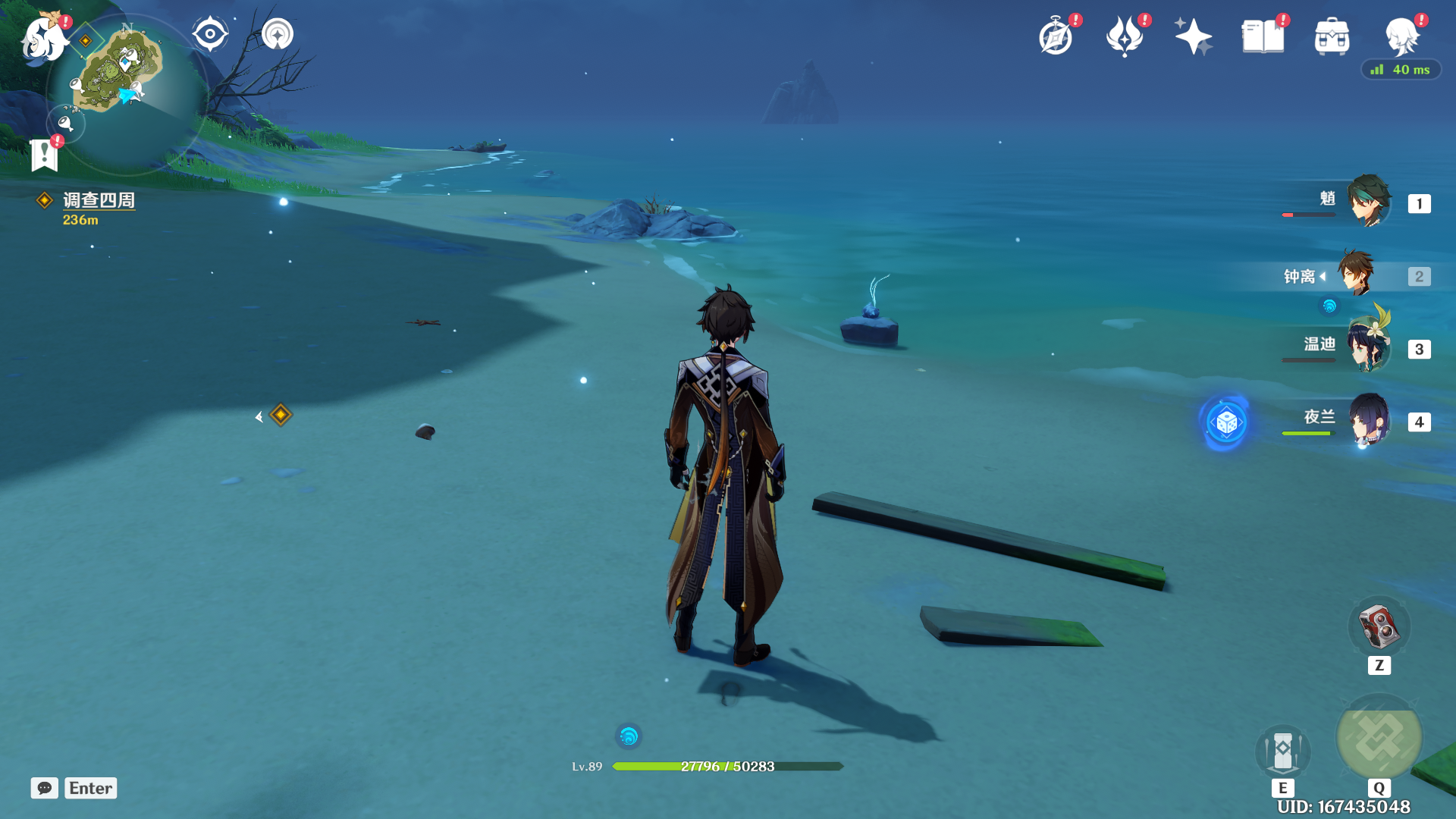Select the 调查四周 quest tracker
1456x819 pixels.
click(98, 200)
